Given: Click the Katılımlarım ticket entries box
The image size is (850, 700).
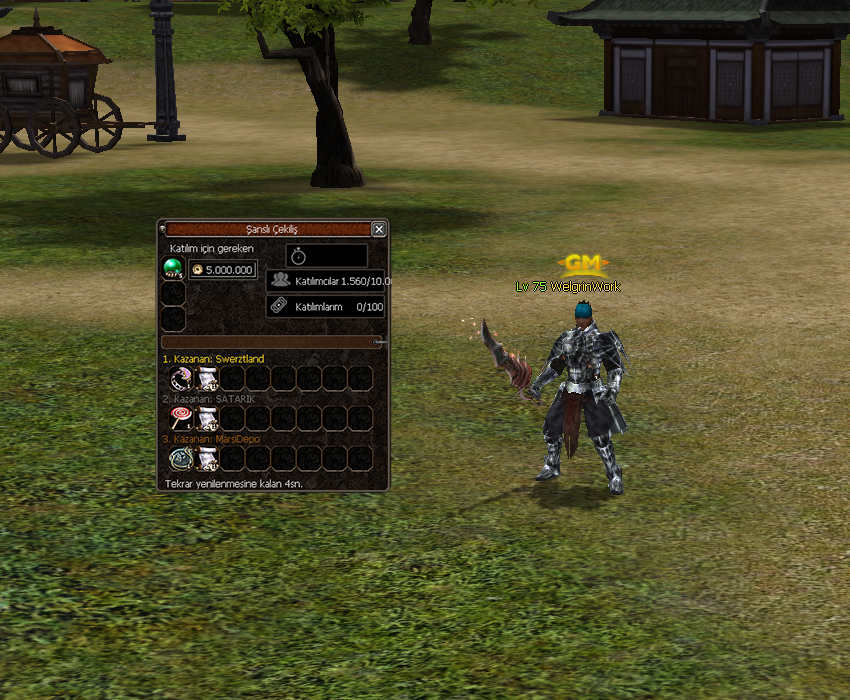Looking at the screenshot, I should (327, 306).
